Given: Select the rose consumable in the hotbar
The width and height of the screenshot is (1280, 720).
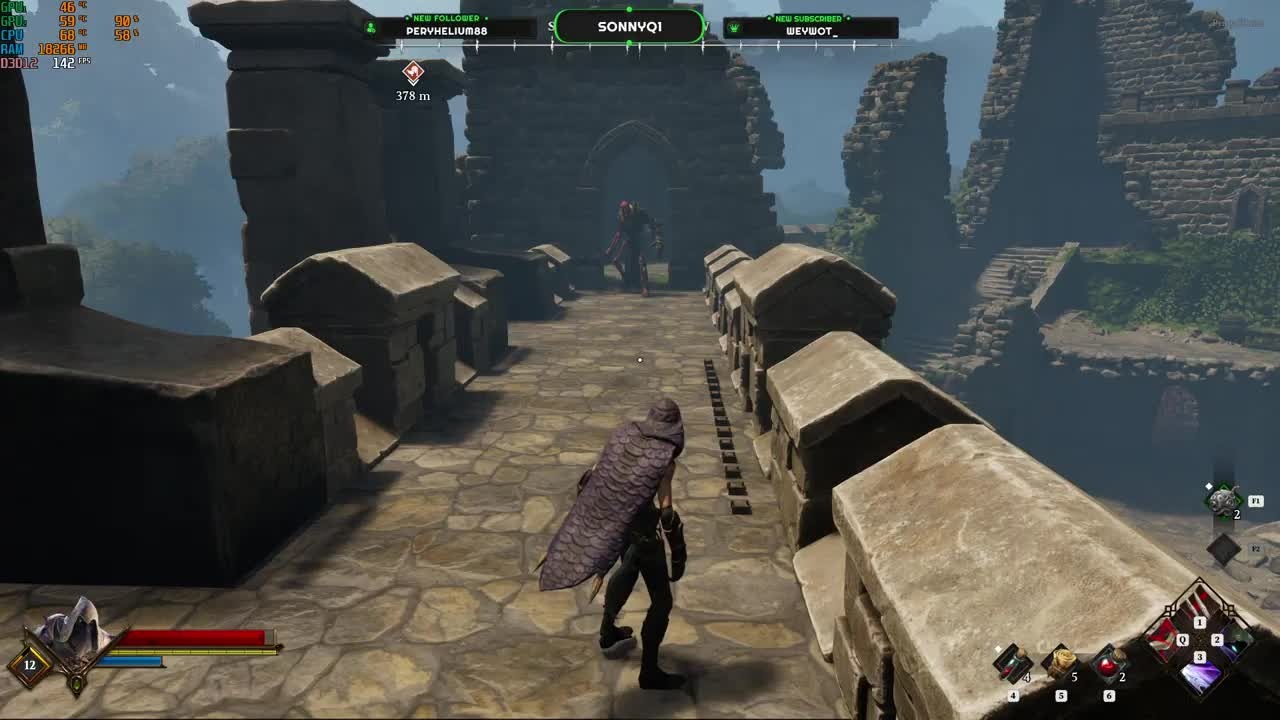Looking at the screenshot, I should coord(1060,663).
